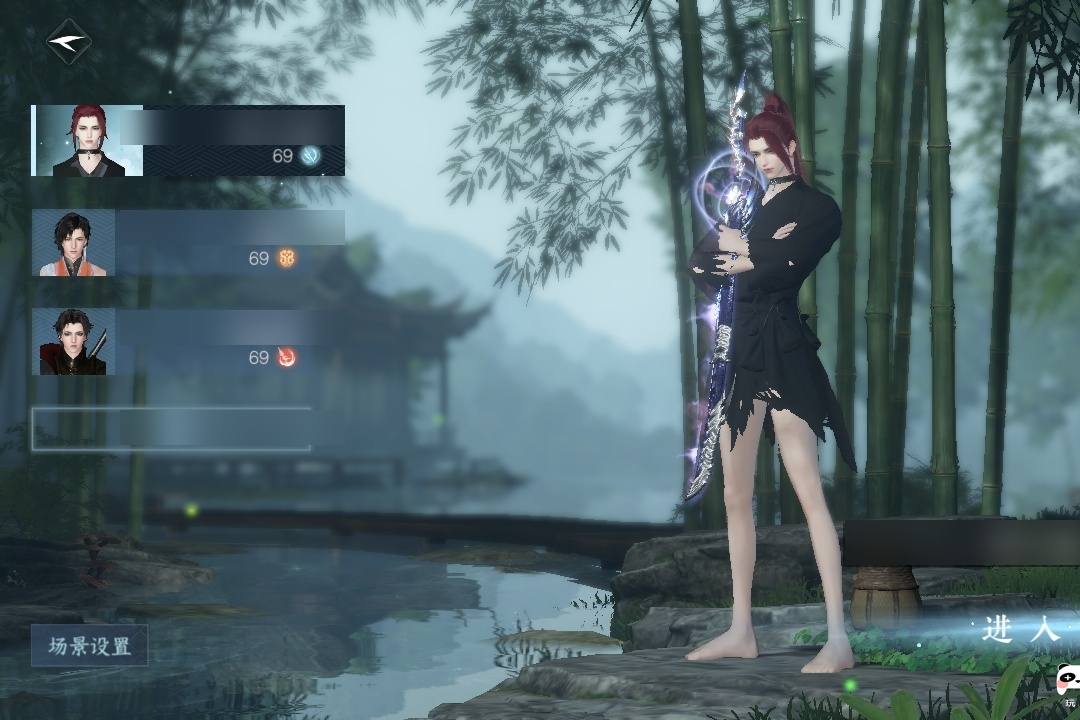The height and width of the screenshot is (720, 1080).
Task: Click the empty character slot
Action: point(171,429)
